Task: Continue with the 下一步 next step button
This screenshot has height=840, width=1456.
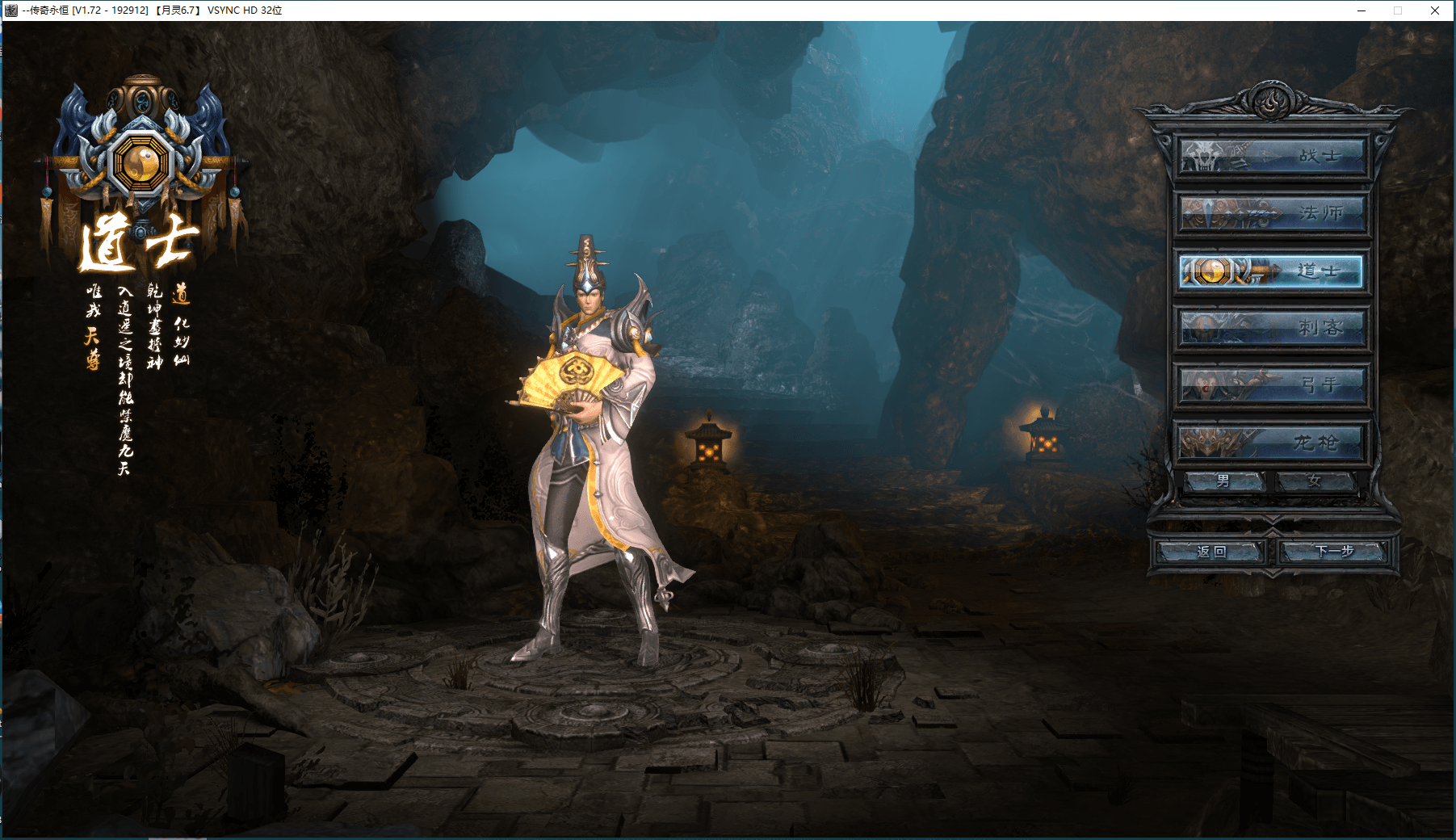Action: (1333, 552)
